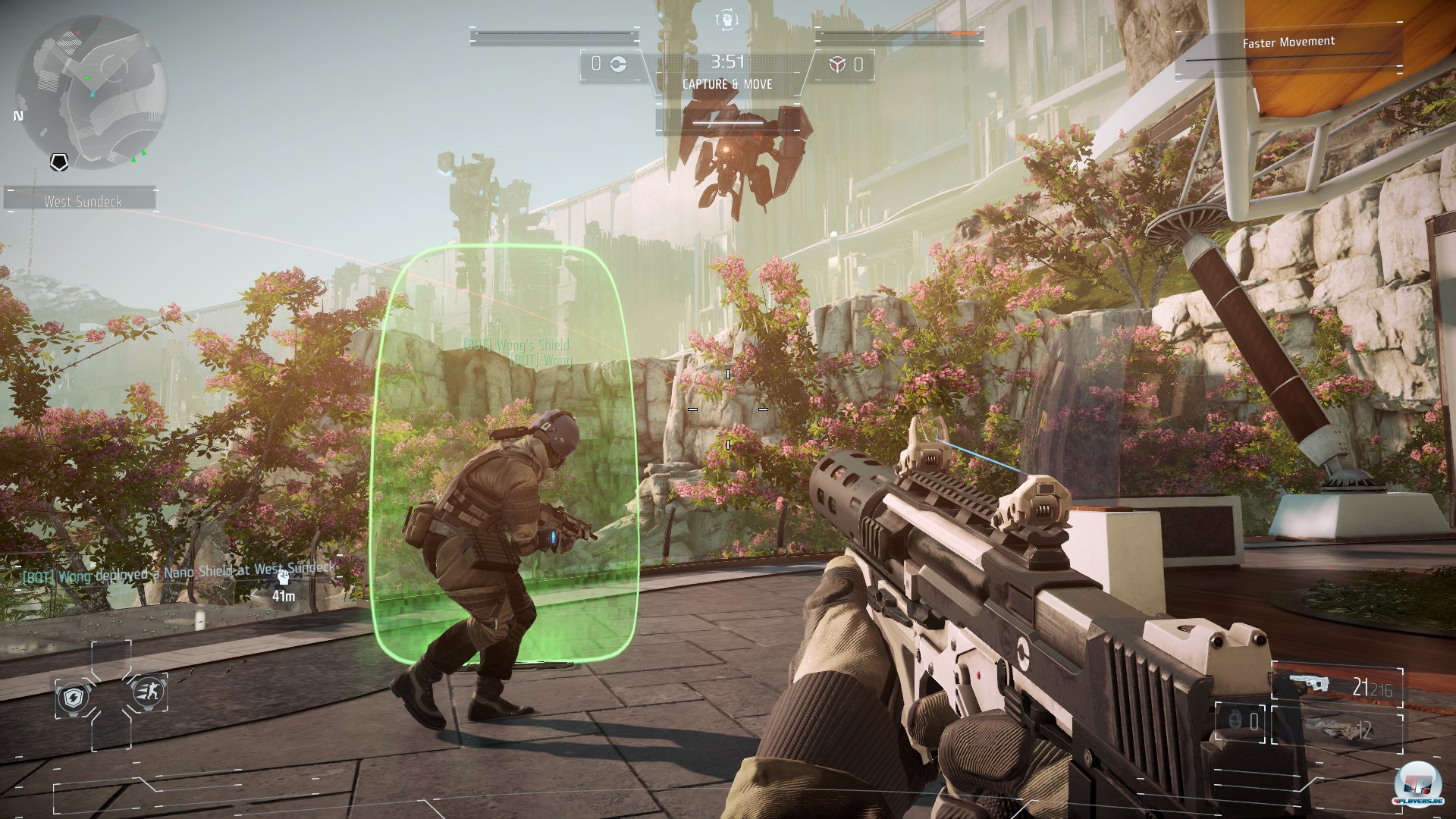
Task: Toggle the Nano Shield ability slot frame
Action: pos(74,695)
